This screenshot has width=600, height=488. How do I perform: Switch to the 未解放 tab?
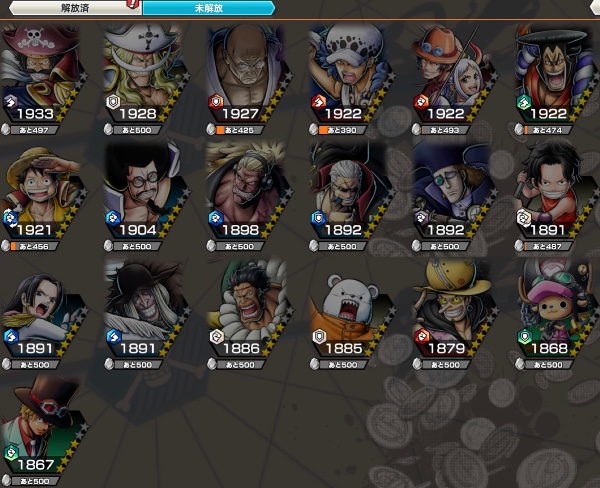(207, 7)
